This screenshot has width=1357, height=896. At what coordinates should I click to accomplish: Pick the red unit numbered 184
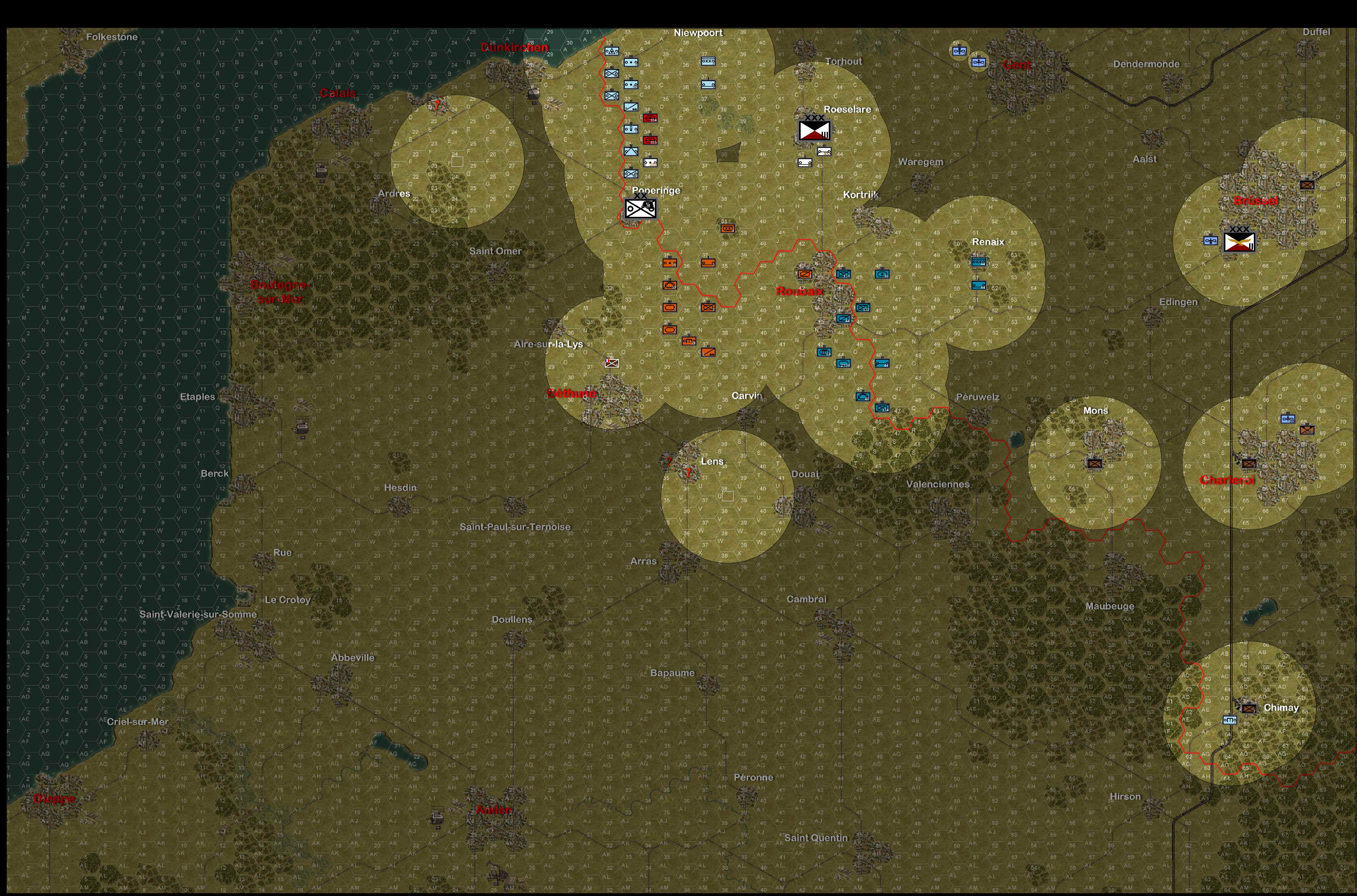(650, 118)
